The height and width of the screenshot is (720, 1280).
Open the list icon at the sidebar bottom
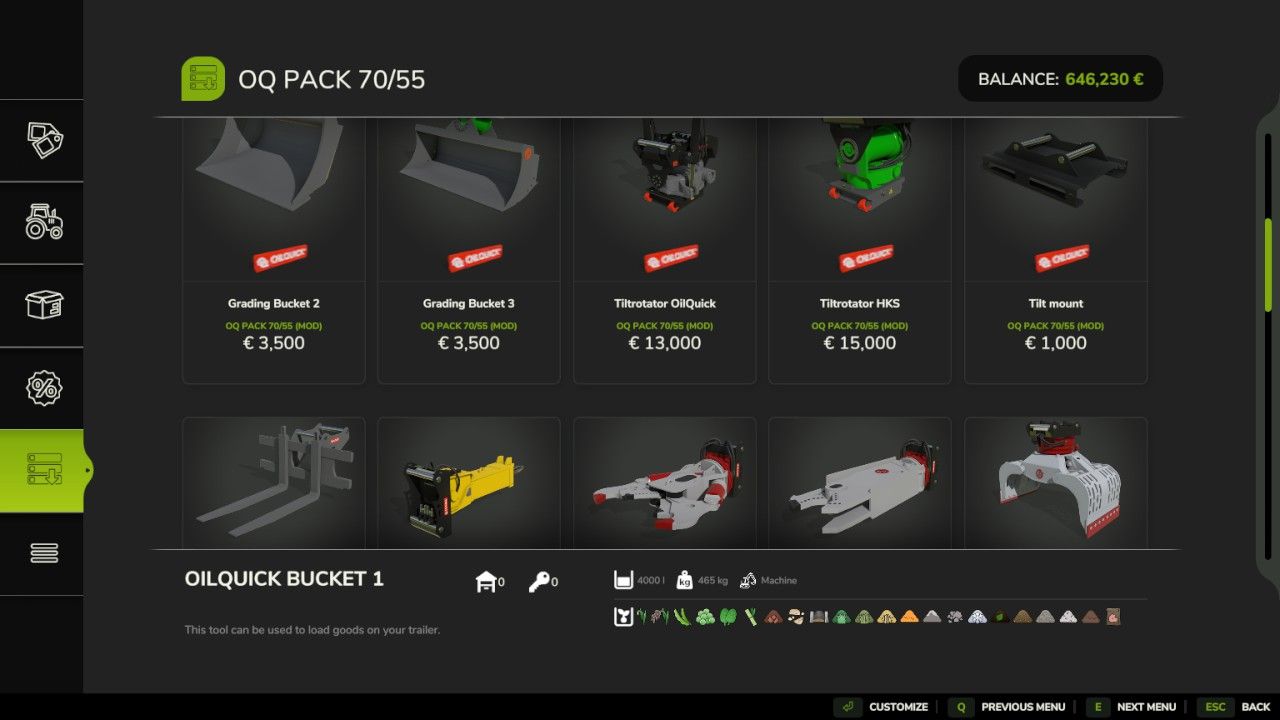click(x=42, y=551)
